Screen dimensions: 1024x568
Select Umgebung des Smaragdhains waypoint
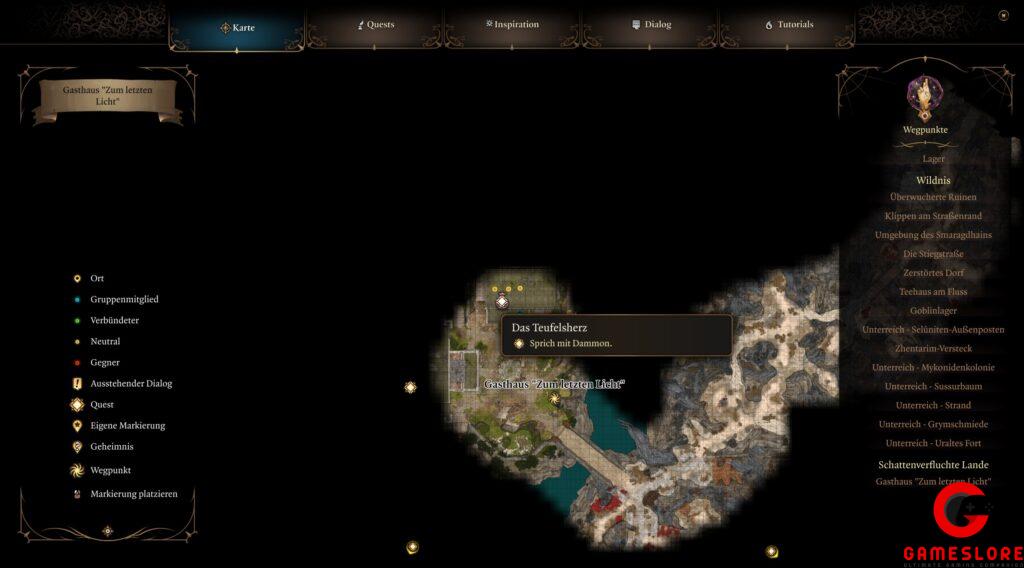(x=933, y=235)
